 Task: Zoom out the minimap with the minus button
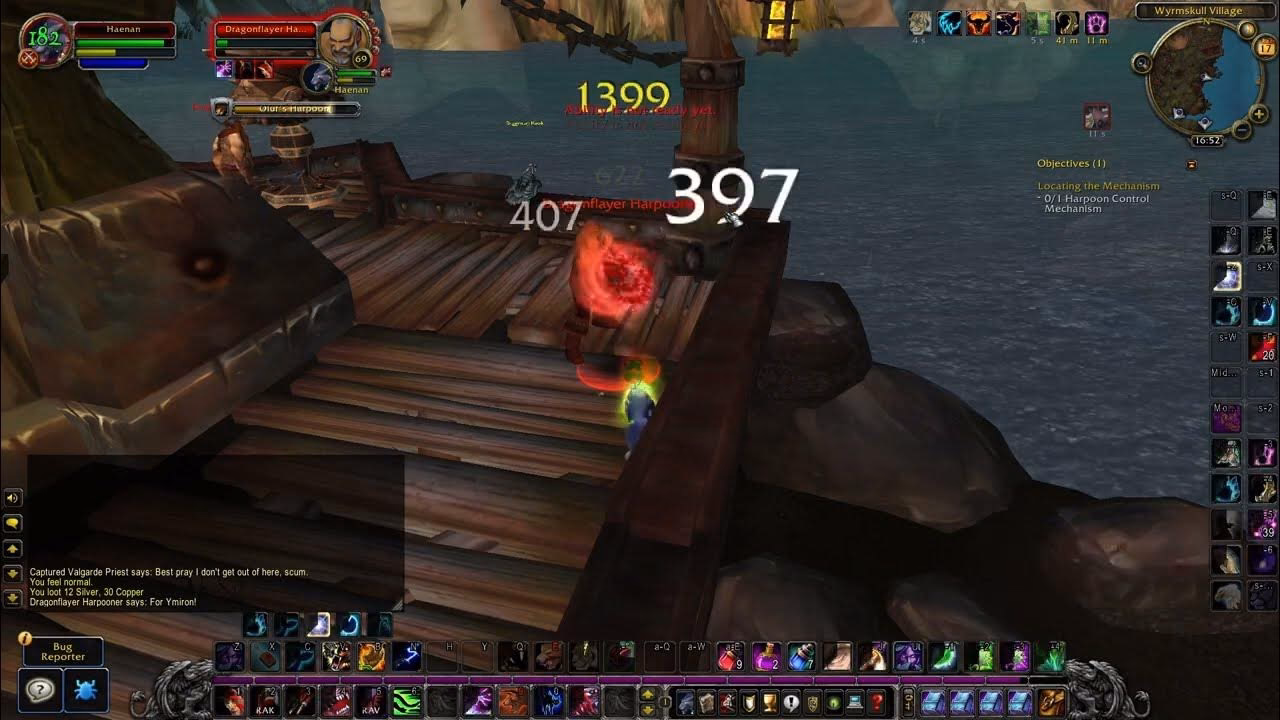click(x=1242, y=128)
